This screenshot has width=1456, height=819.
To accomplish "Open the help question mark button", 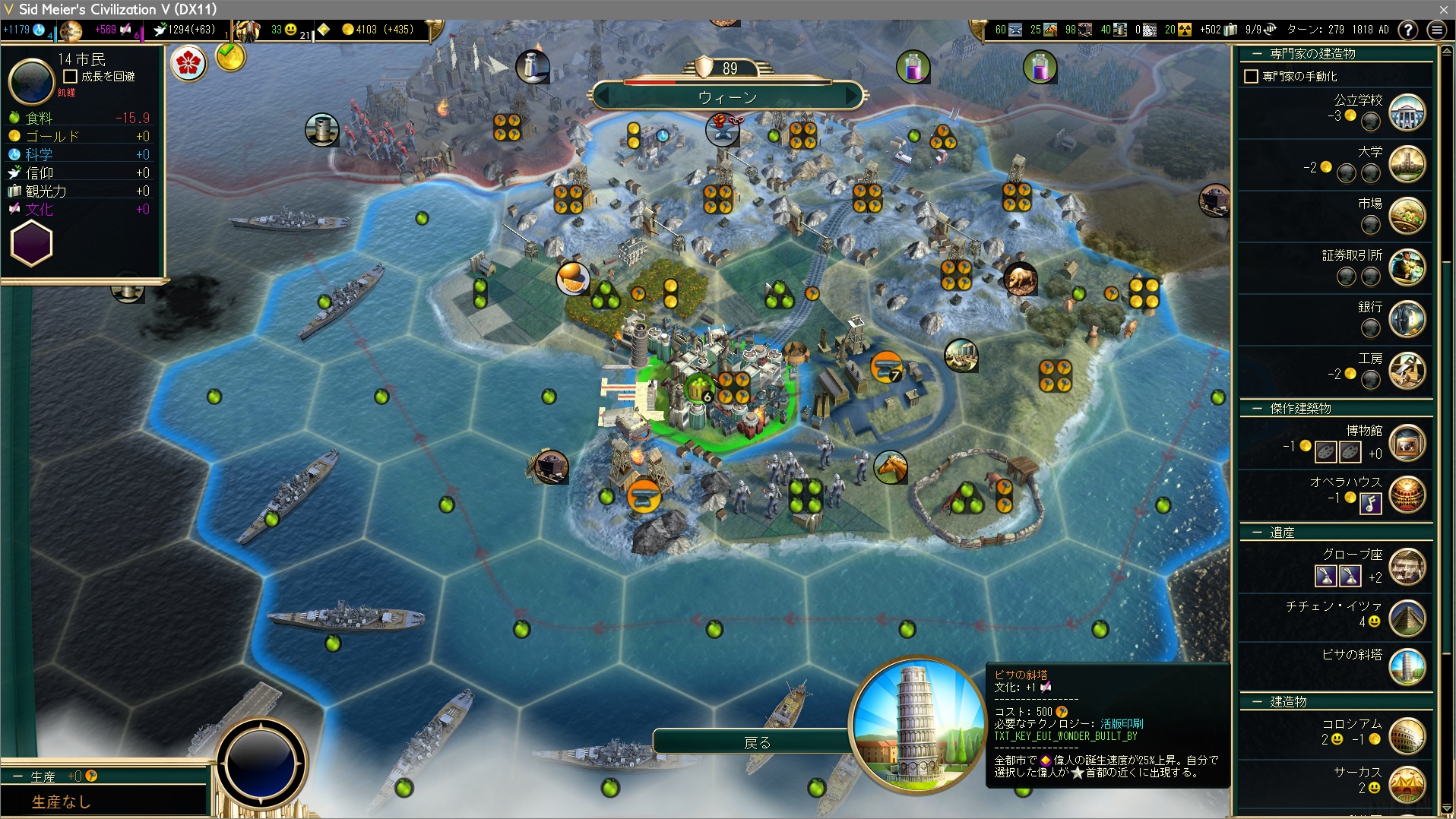I will (x=1408, y=30).
